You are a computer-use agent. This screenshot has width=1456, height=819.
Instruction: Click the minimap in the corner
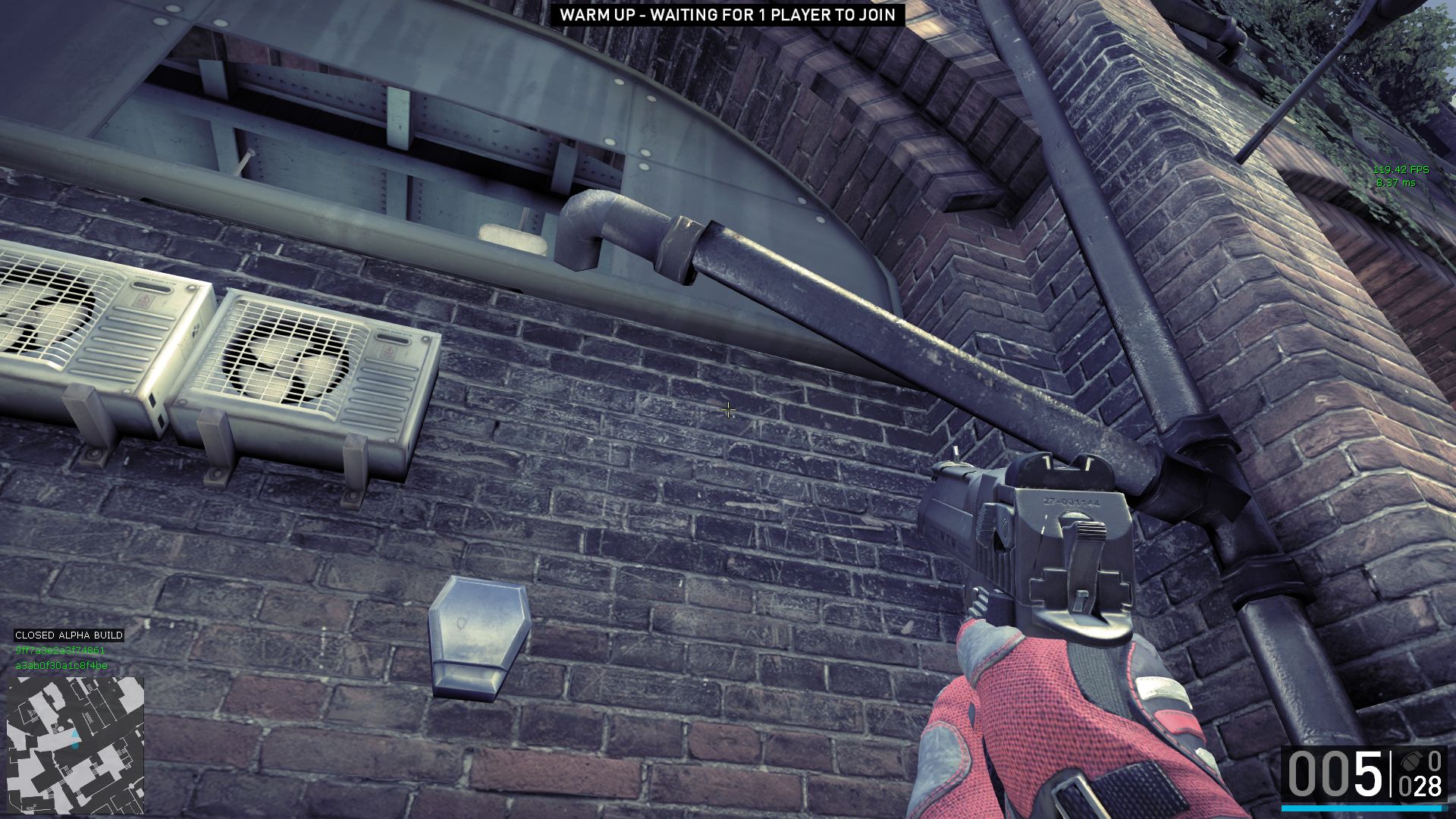coord(75,745)
